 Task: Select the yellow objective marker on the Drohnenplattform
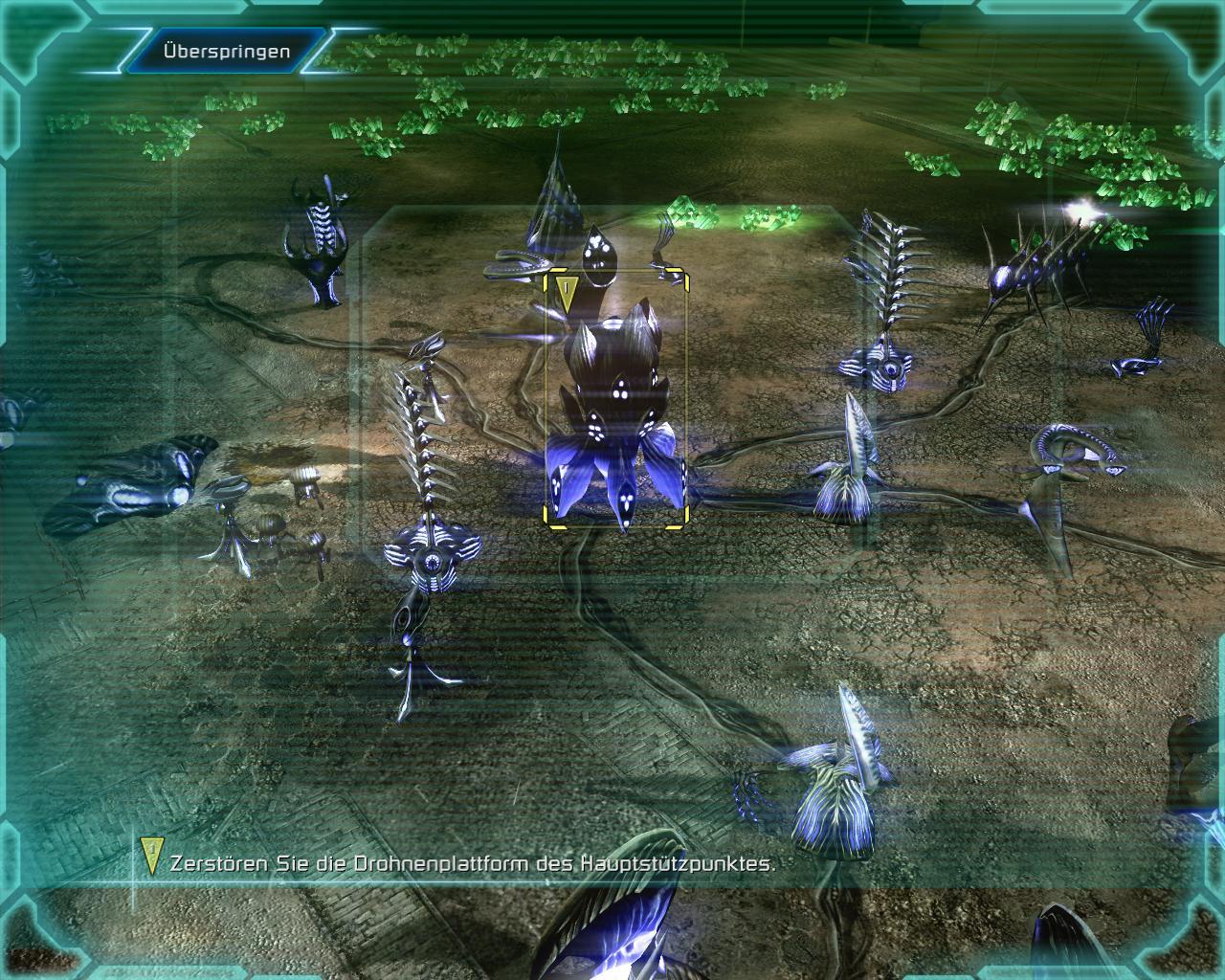coord(567,292)
